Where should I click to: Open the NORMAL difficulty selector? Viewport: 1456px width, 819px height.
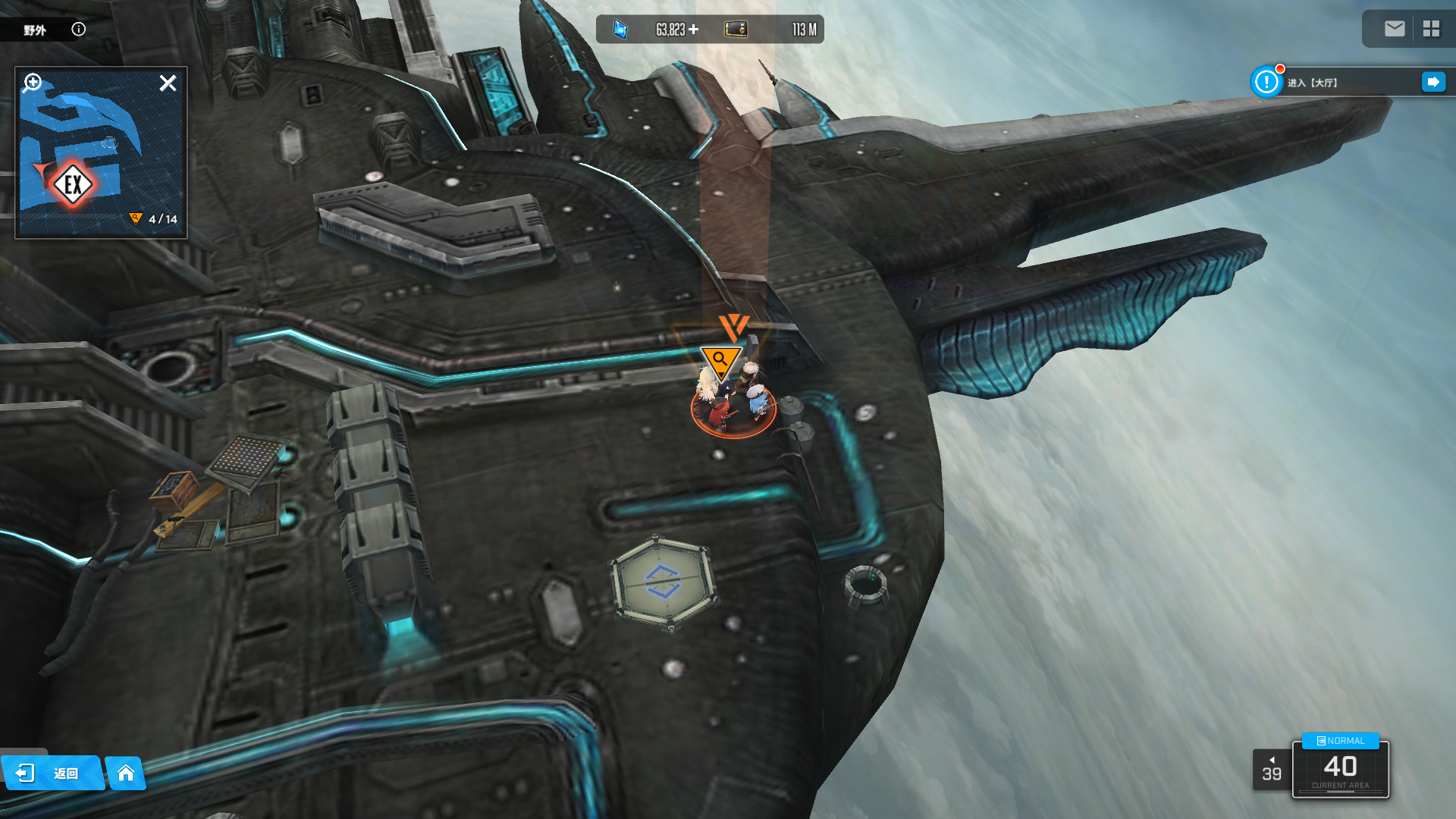[x=1340, y=741]
